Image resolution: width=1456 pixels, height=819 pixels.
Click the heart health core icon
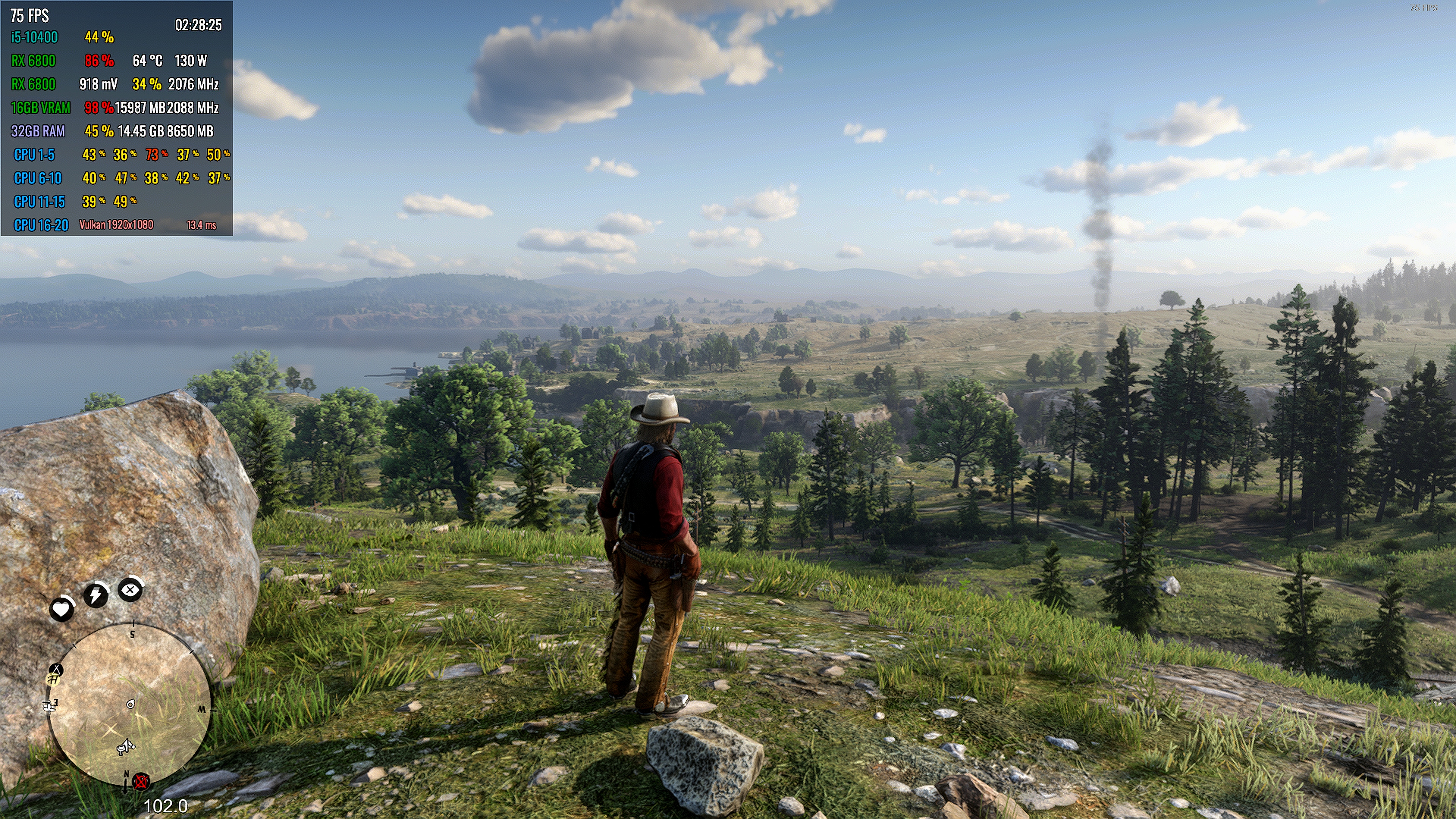pyautogui.click(x=61, y=609)
